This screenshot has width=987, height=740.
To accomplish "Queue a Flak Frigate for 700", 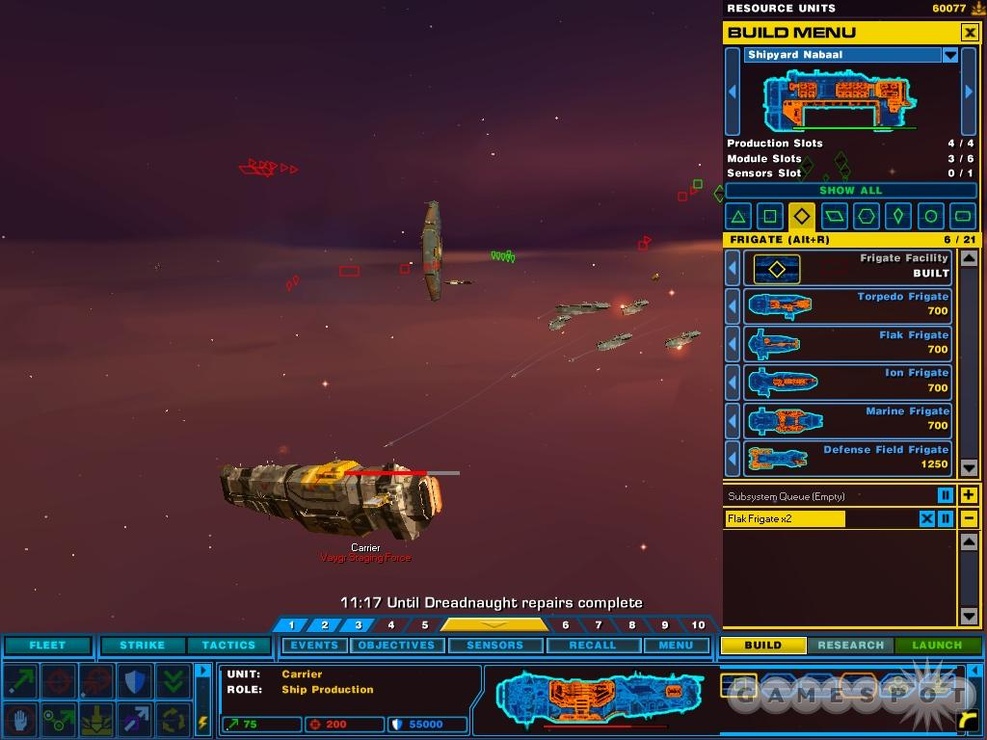I will [x=846, y=343].
